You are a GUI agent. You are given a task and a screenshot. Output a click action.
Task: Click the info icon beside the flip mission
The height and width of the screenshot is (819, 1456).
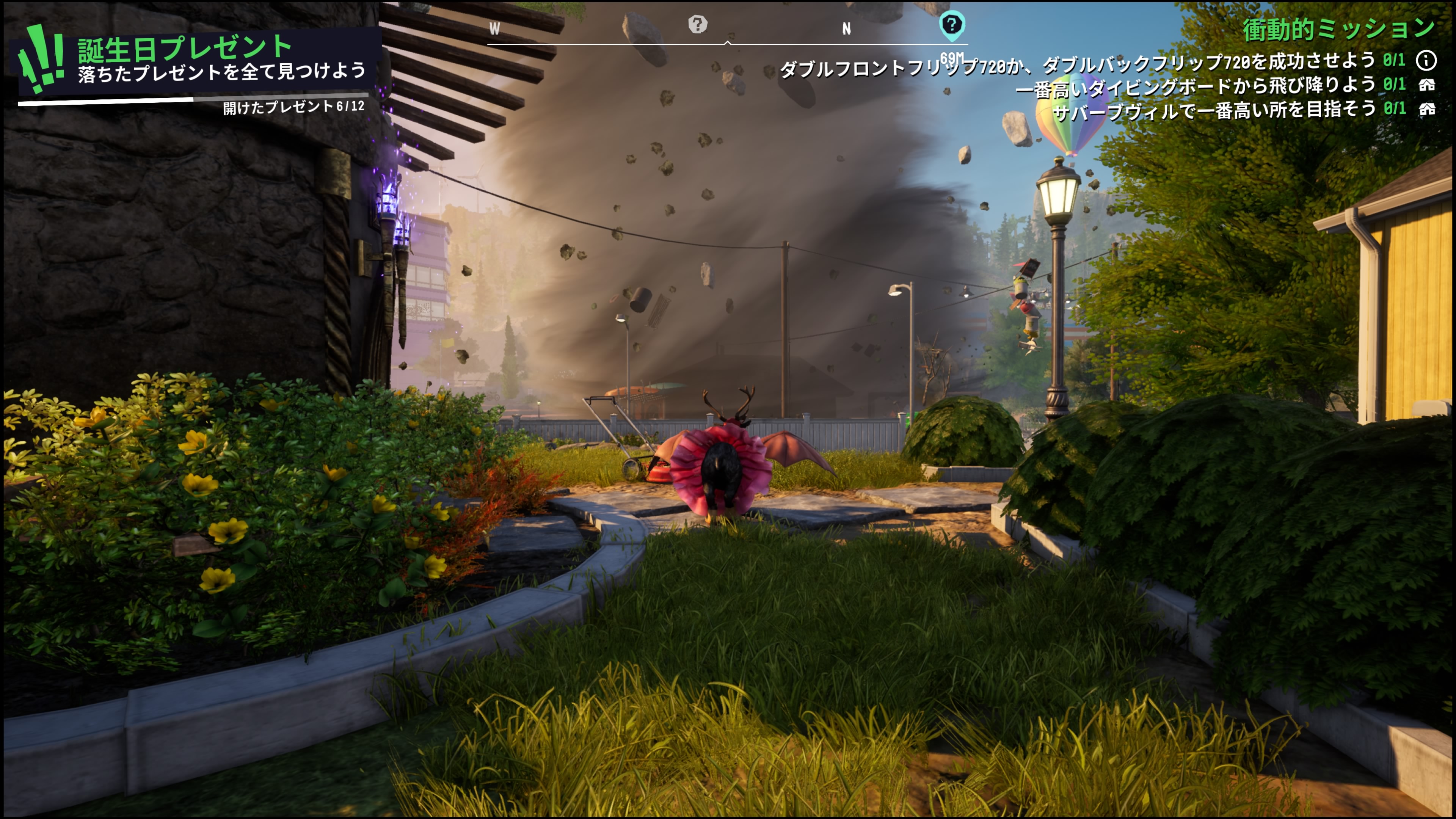click(x=1426, y=60)
